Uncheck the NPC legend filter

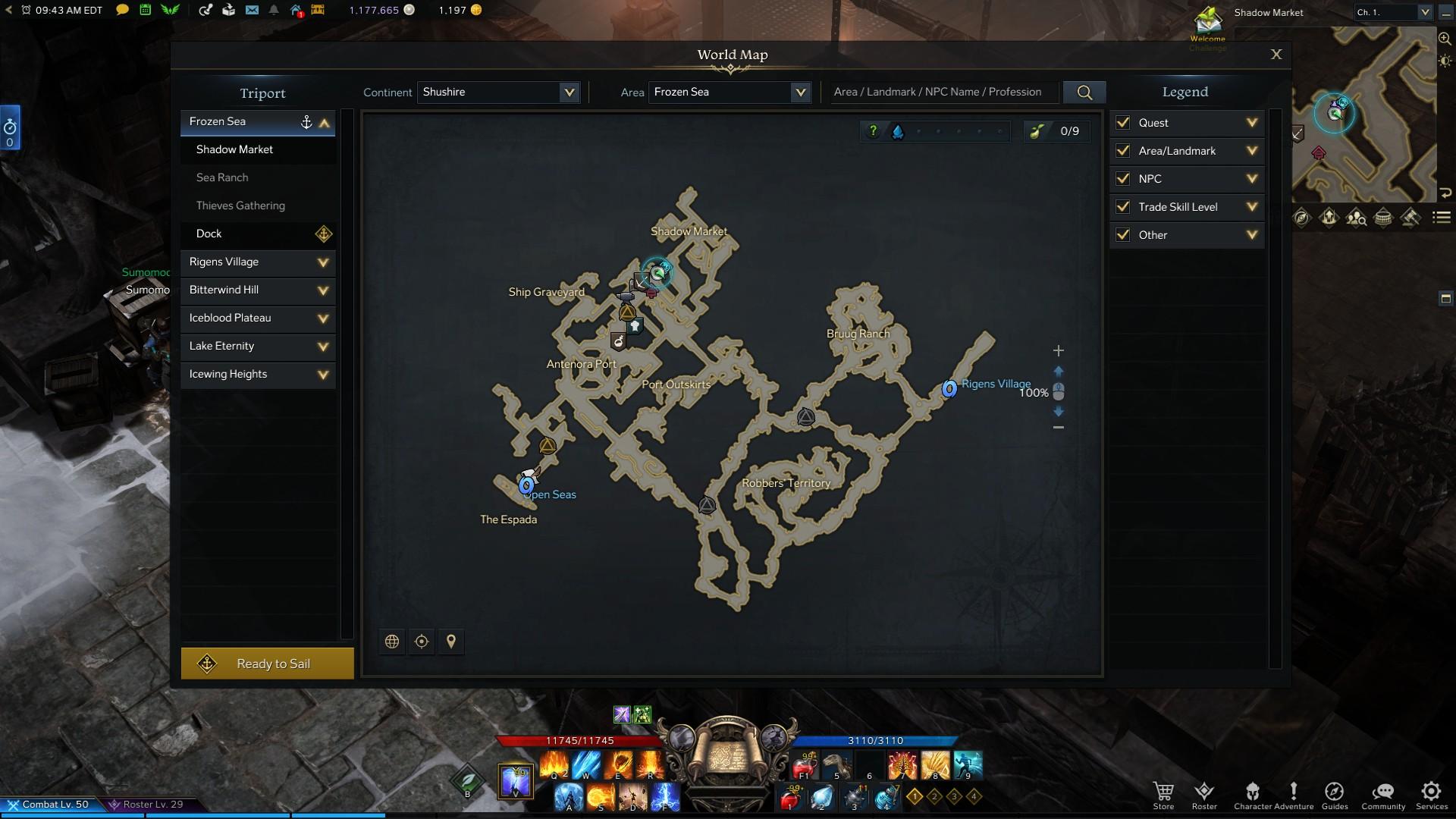[x=1123, y=179]
